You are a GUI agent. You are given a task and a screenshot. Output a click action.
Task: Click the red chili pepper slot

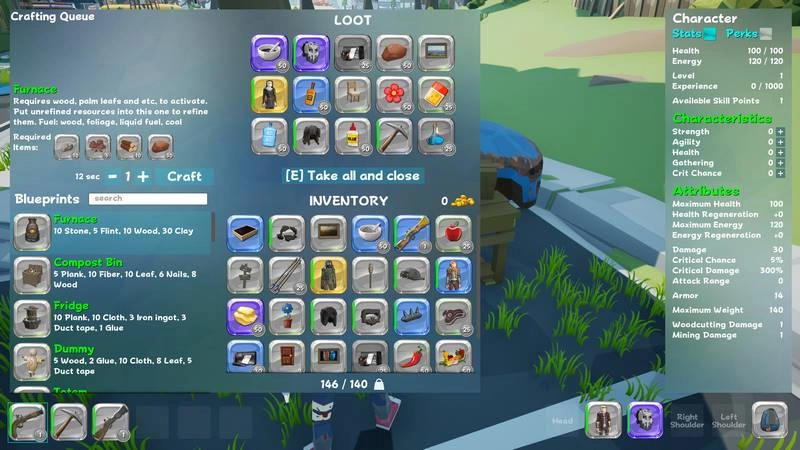point(411,357)
